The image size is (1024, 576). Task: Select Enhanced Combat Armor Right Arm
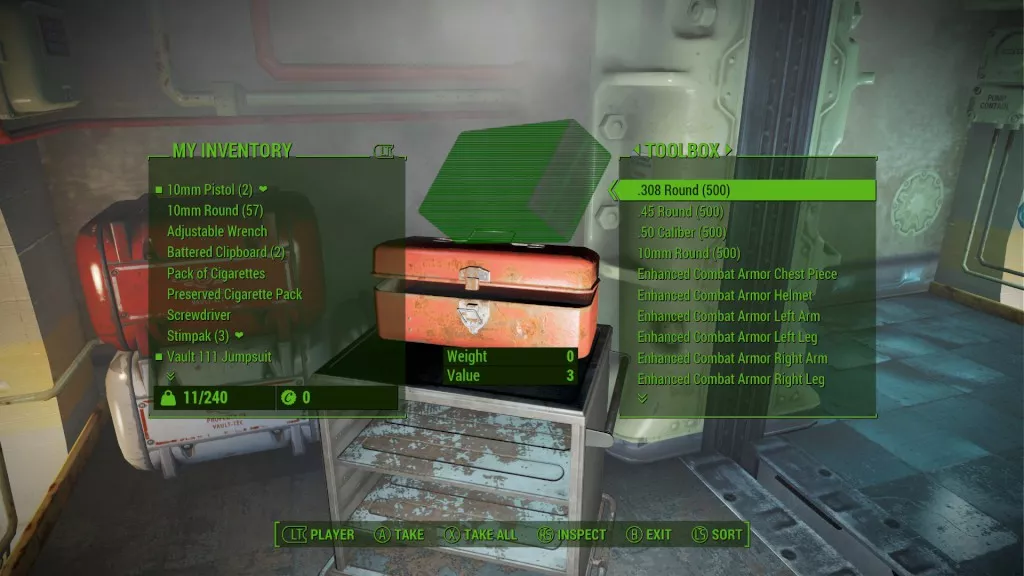732,358
